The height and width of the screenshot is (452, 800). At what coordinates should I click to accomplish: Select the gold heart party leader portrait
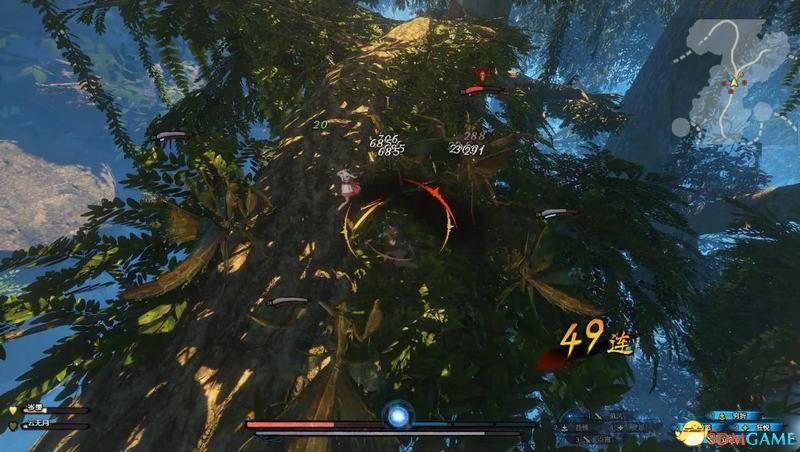point(12,410)
